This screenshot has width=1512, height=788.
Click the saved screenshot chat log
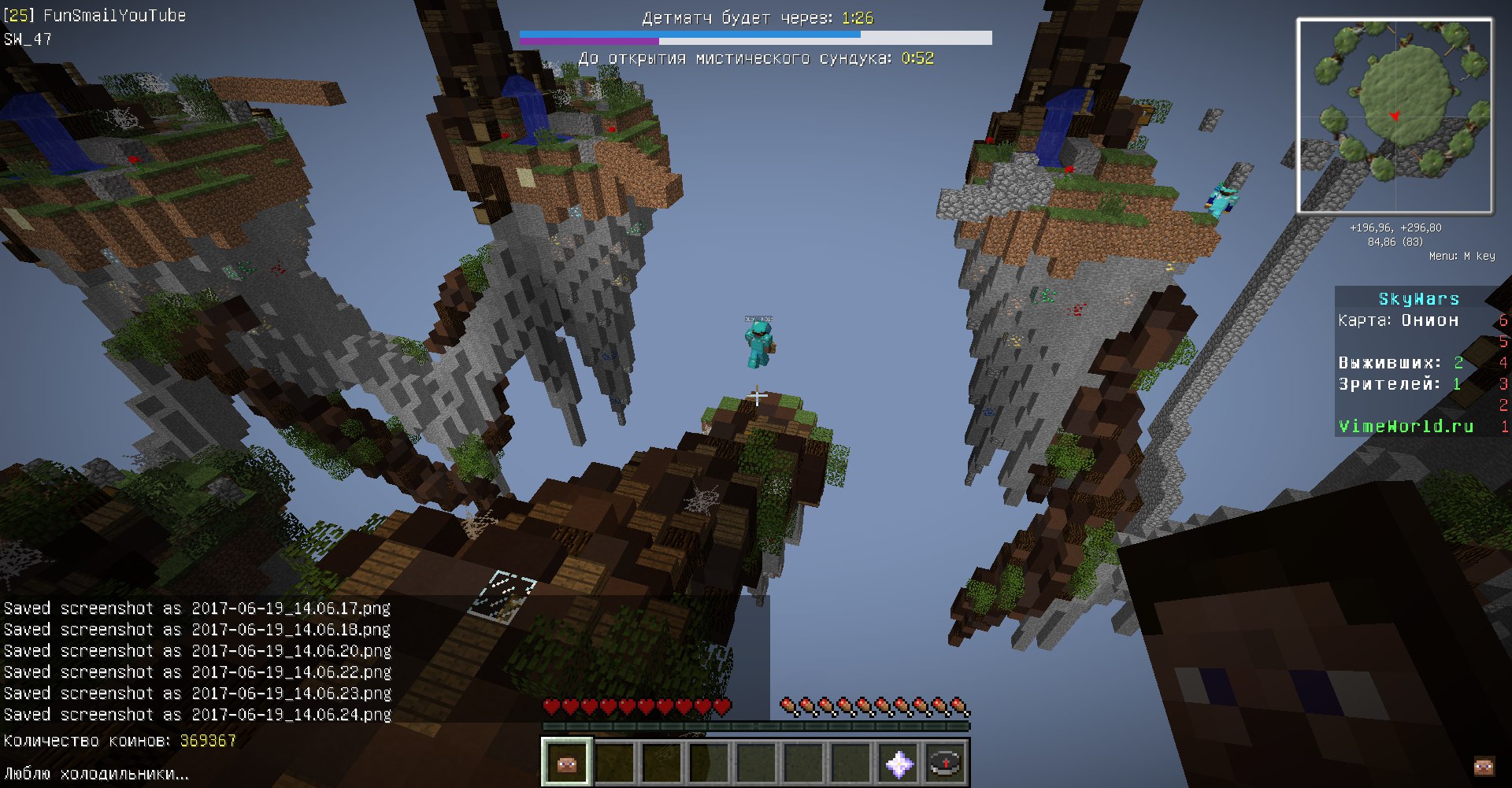(197, 661)
